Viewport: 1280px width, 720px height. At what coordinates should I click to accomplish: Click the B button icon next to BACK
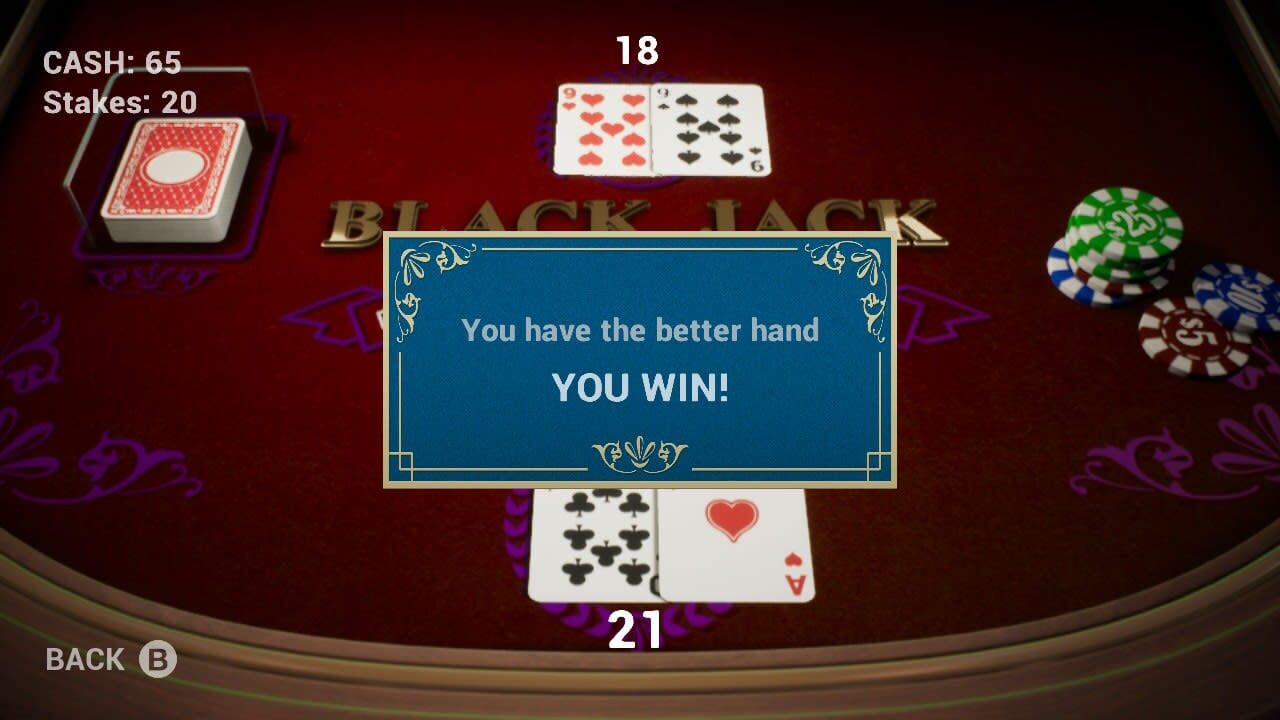160,658
